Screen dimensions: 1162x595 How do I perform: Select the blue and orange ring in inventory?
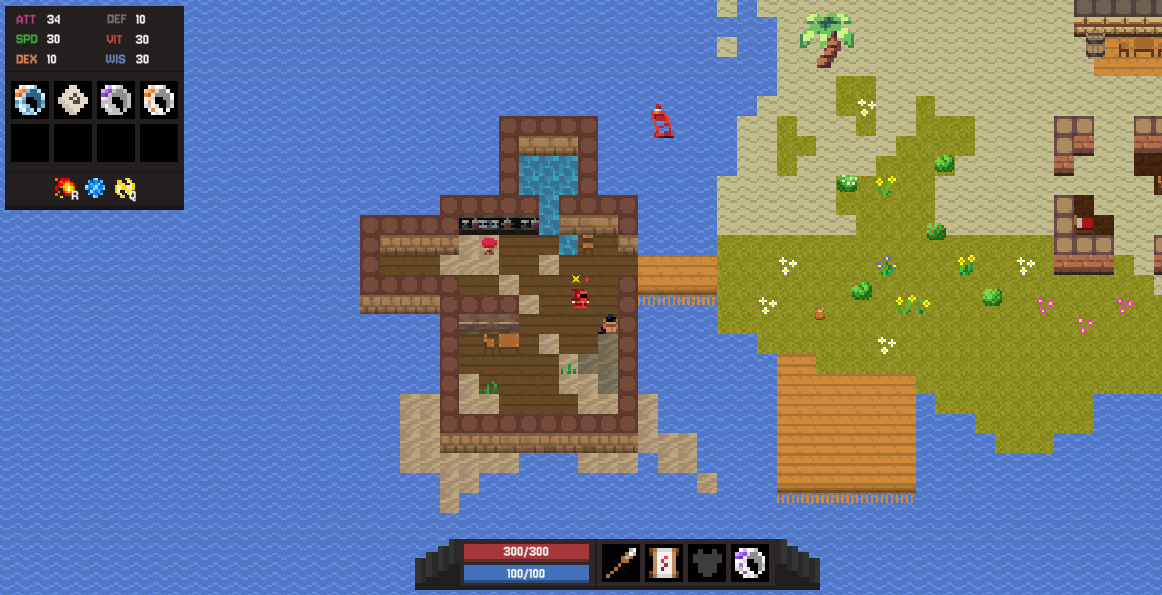(30, 100)
